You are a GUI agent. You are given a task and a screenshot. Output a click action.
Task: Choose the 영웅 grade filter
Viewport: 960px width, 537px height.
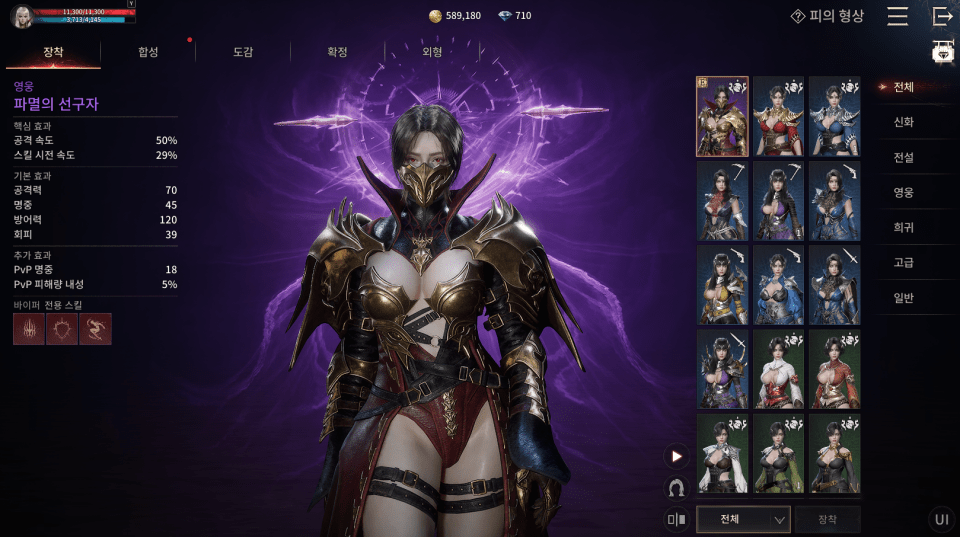tap(903, 192)
